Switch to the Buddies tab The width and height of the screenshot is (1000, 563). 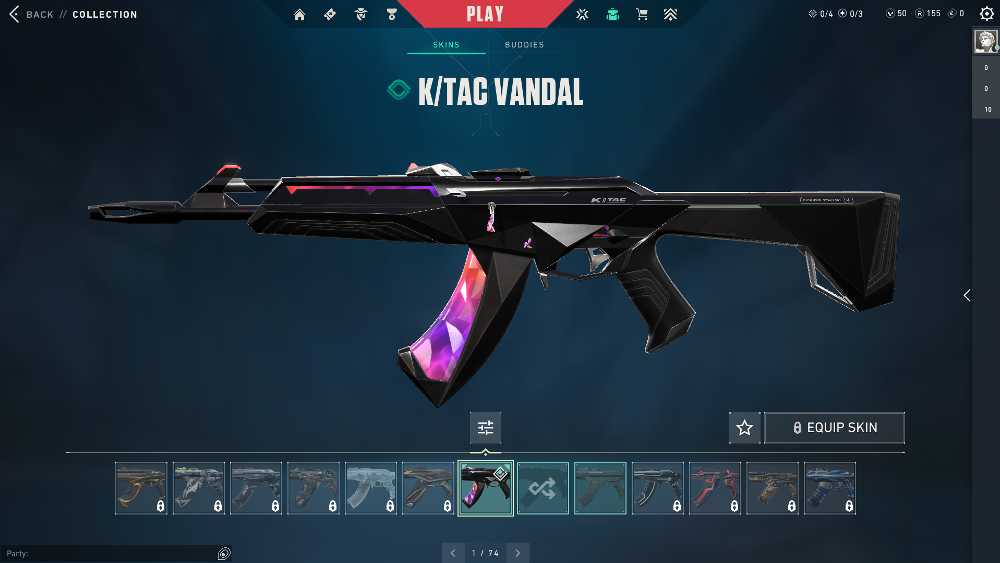[524, 45]
